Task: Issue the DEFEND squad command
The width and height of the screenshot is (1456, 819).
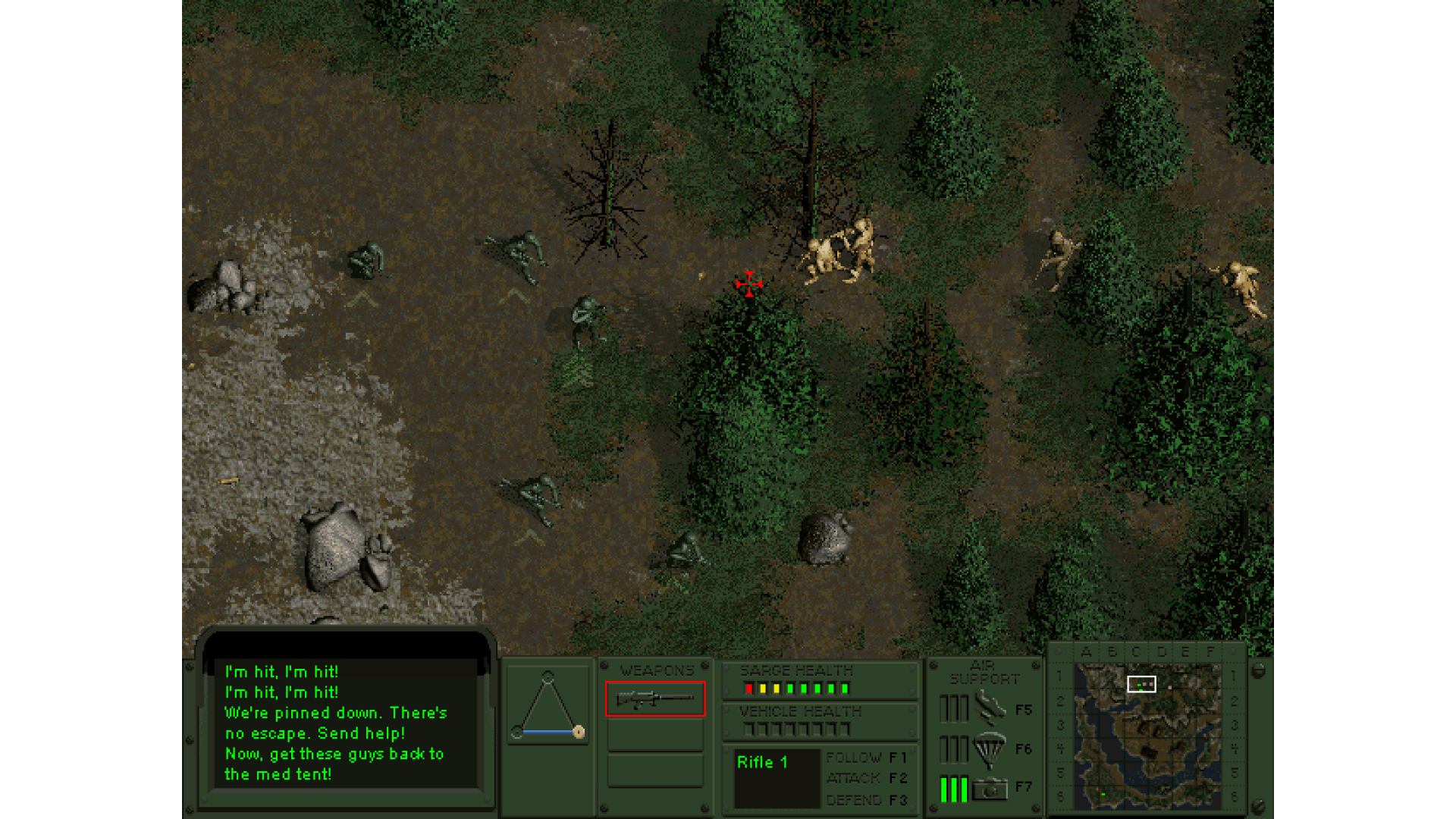Action: pos(866,800)
